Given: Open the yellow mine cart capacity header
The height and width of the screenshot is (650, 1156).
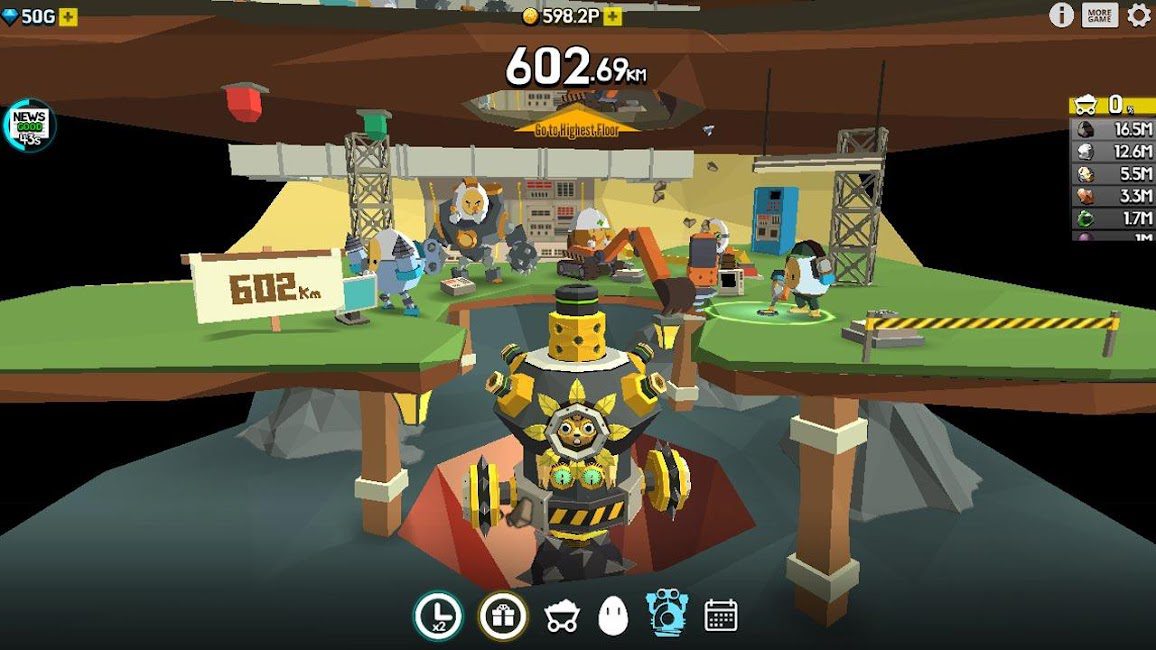Looking at the screenshot, I should 1112,105.
